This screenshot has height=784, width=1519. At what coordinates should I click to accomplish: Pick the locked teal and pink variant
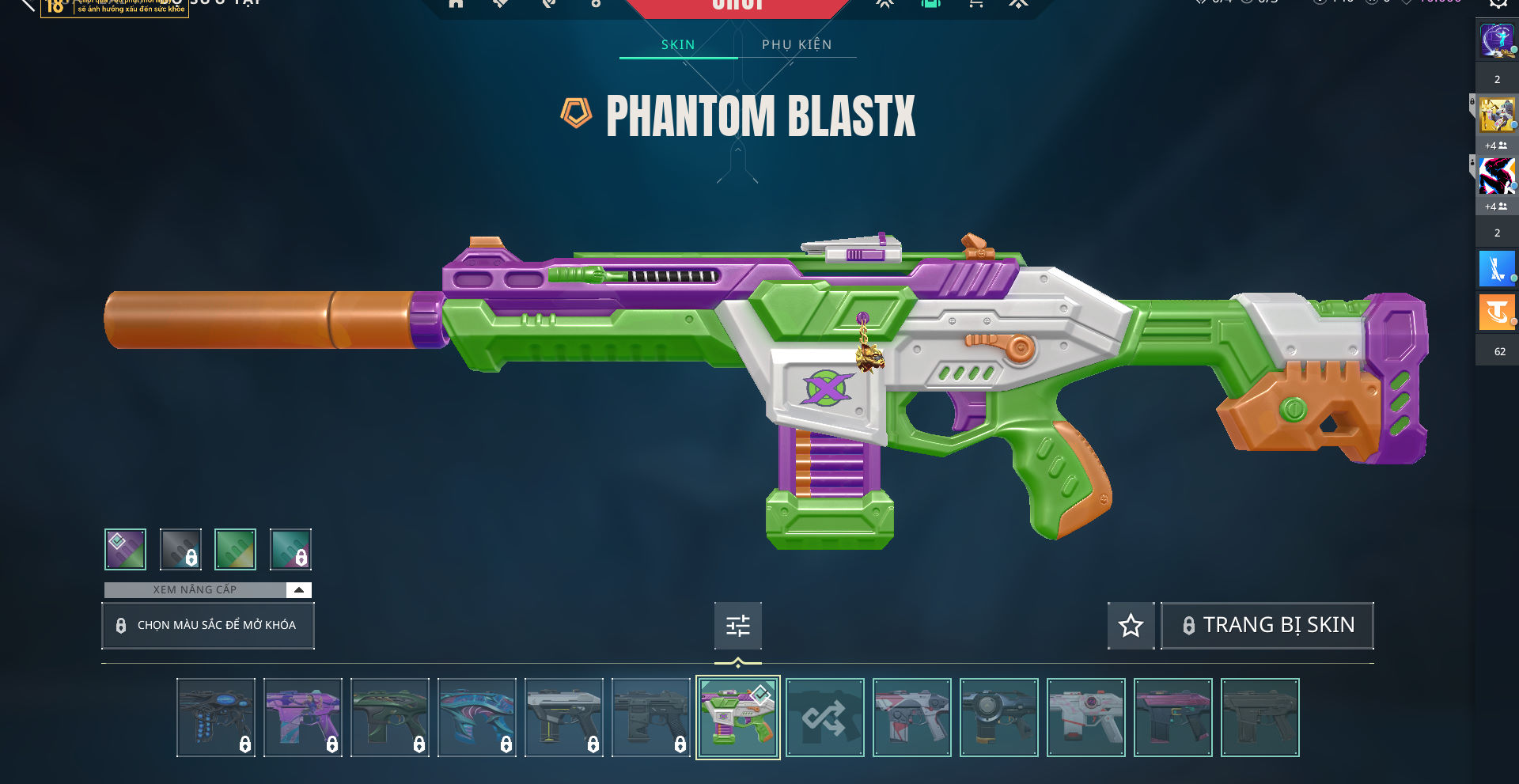point(290,549)
